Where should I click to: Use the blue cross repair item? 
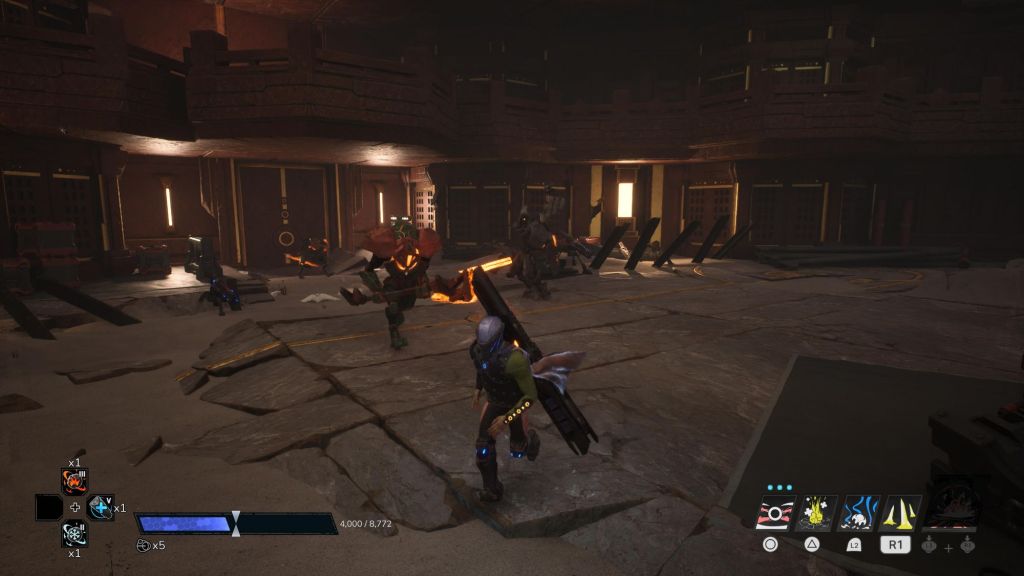(x=101, y=508)
